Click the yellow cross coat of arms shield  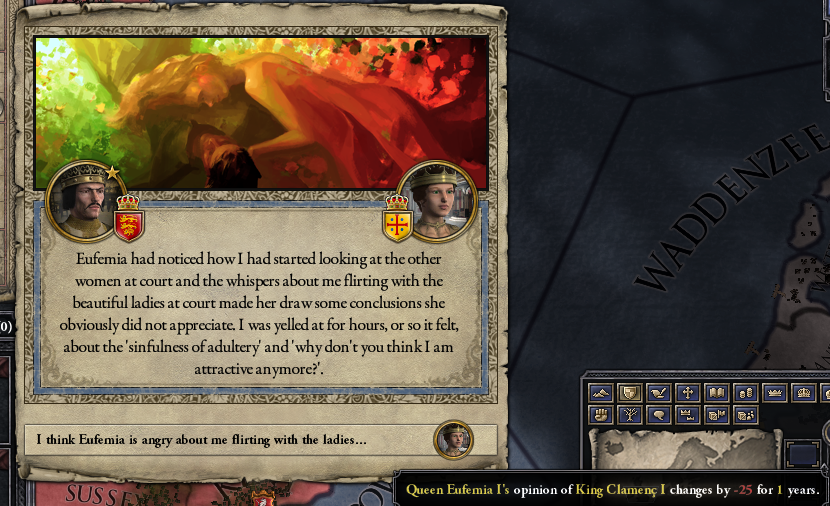398,222
